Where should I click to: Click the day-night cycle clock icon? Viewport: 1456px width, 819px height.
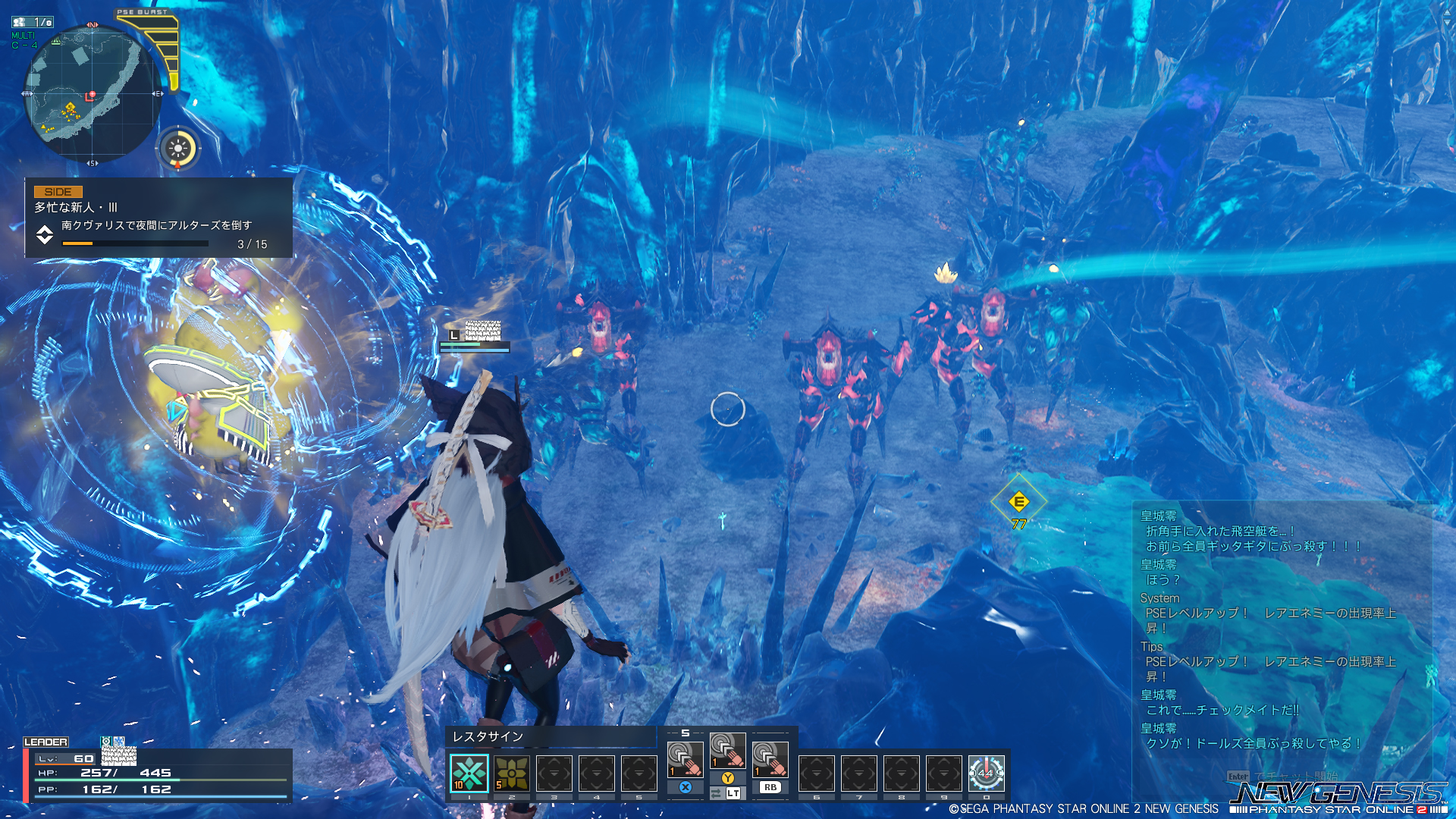point(179,148)
